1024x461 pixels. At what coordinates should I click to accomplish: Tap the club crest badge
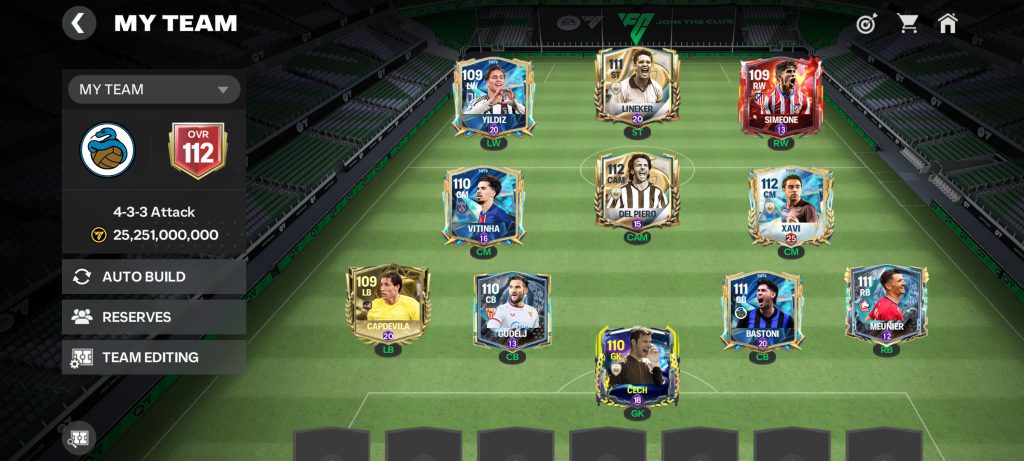tap(108, 150)
